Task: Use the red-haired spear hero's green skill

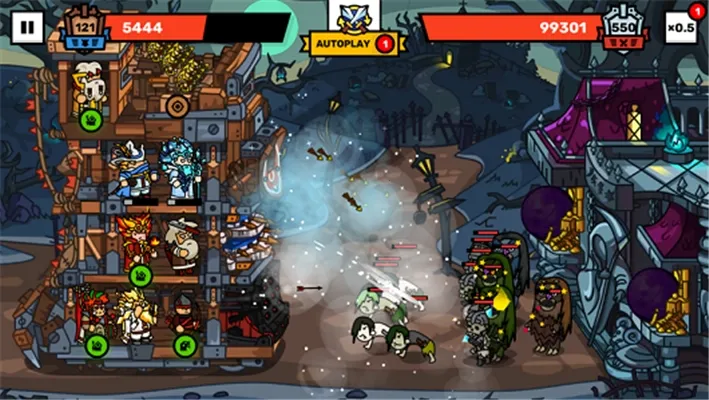Action: coord(97,346)
